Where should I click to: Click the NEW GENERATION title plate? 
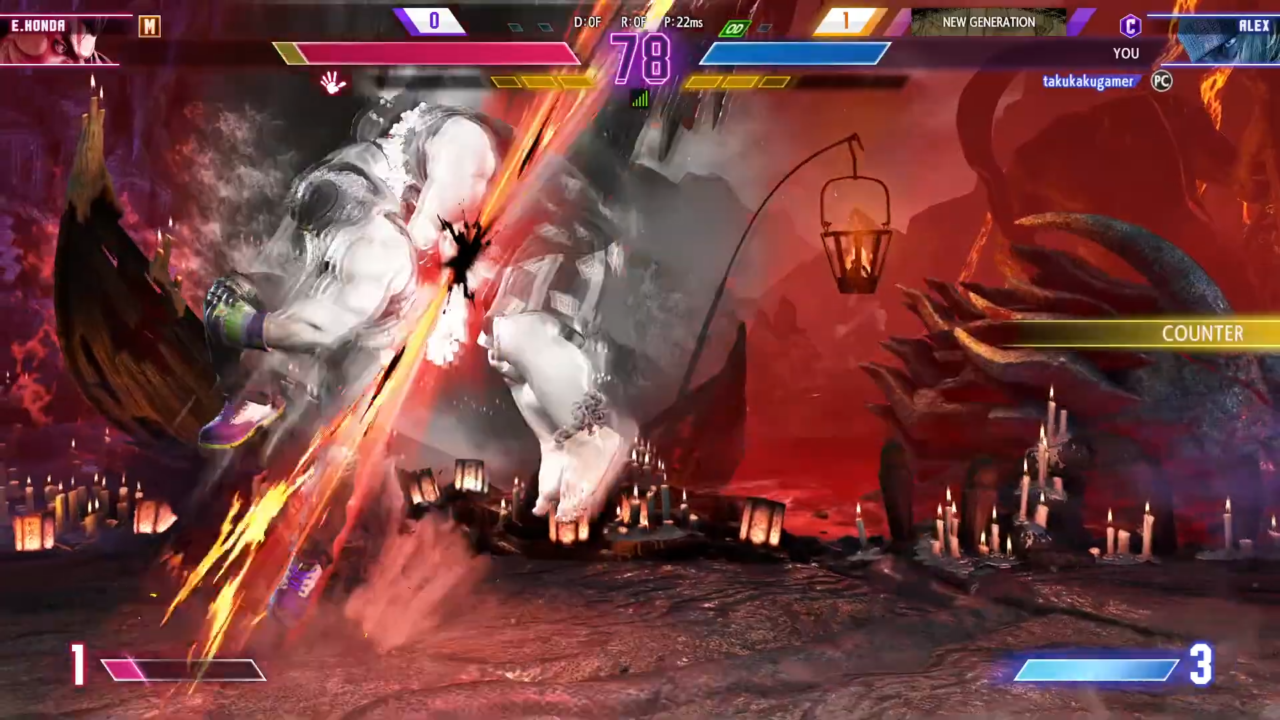pyautogui.click(x=988, y=22)
